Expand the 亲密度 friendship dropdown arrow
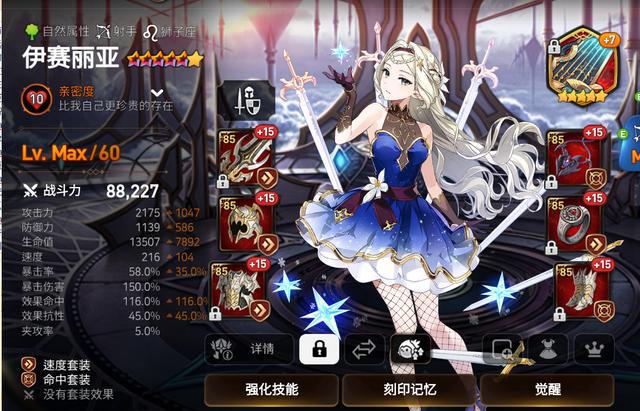640x411 pixels. point(156,92)
